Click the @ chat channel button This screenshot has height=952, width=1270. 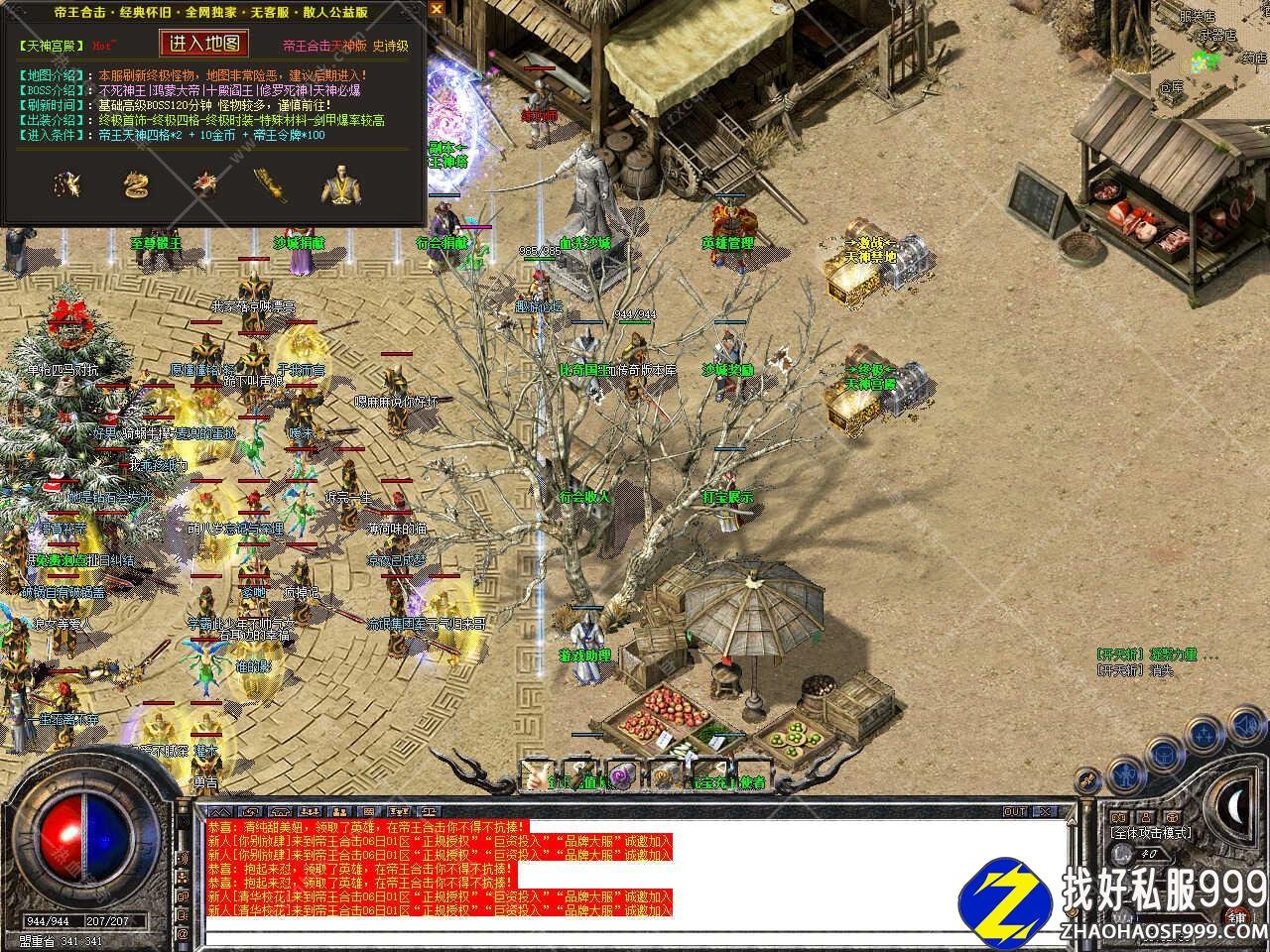[182, 934]
